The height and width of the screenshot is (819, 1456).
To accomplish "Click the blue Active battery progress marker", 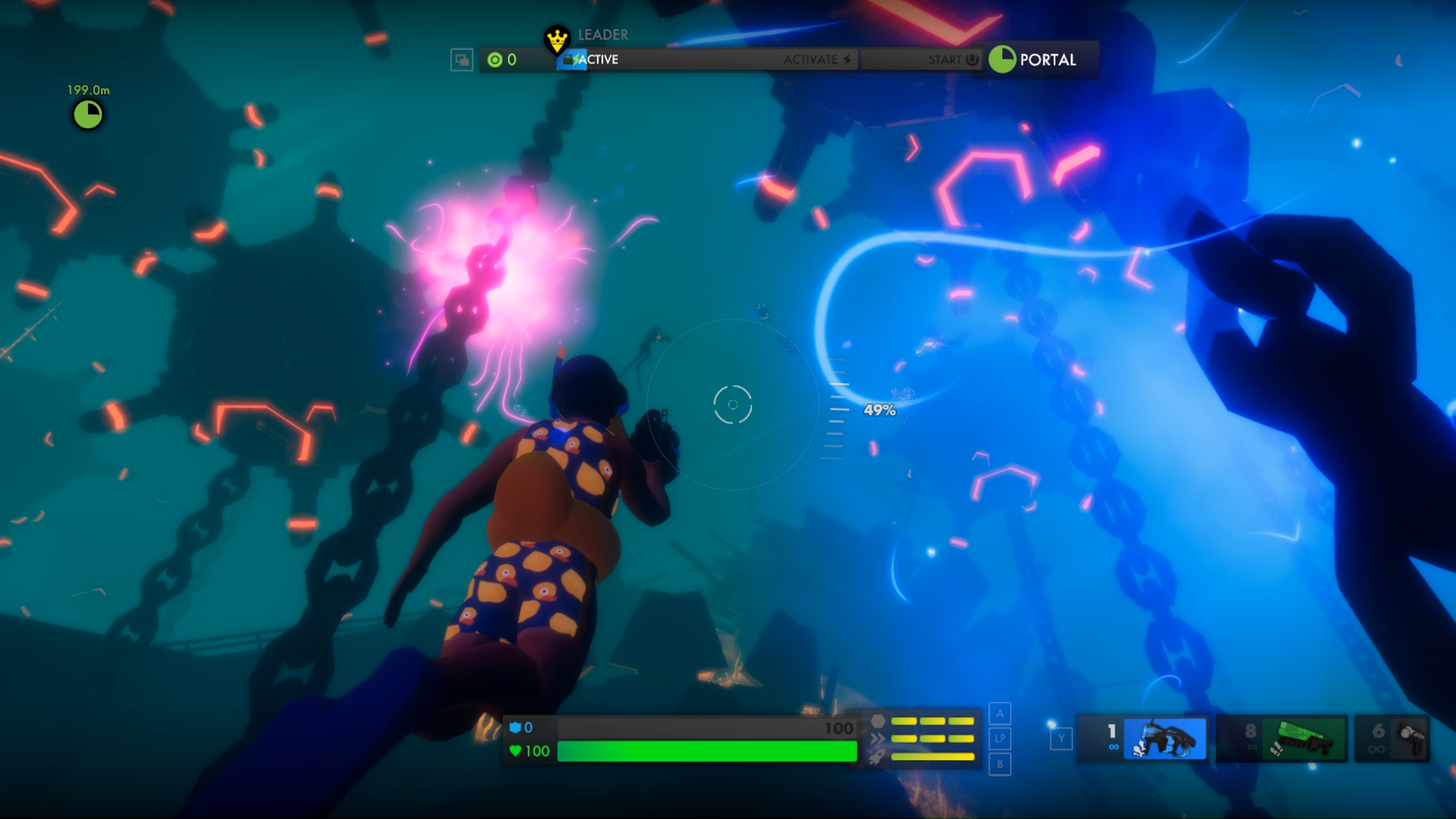I will (x=570, y=59).
